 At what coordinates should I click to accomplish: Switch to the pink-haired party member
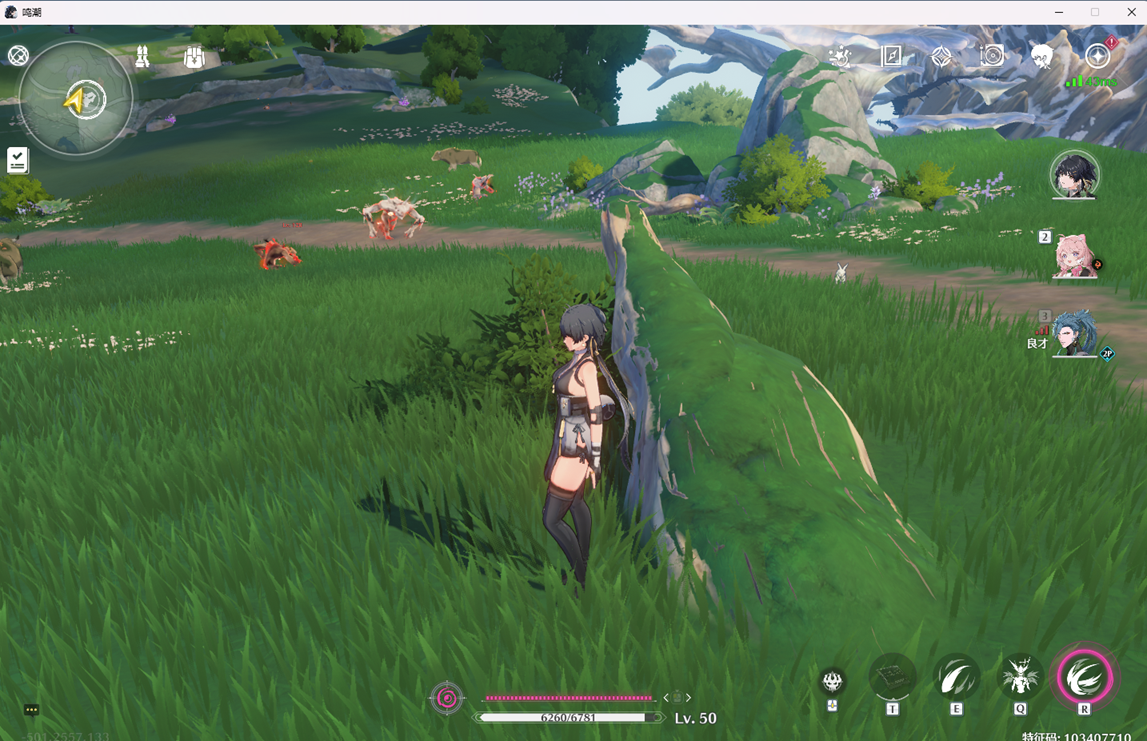point(1075,256)
